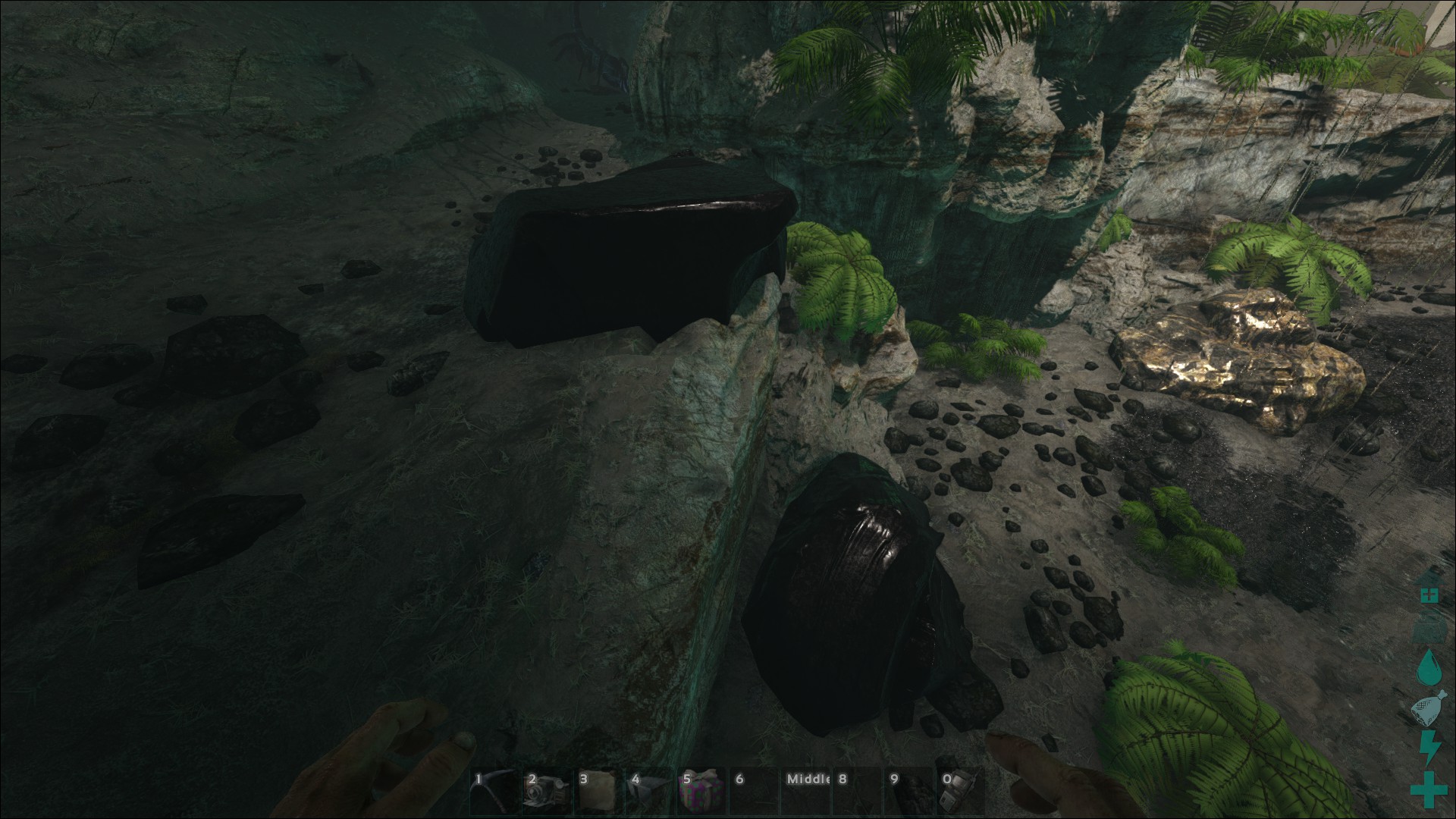Use the polka-dot gift box in slot 5
Screen dimensions: 1456x819
coord(701,791)
